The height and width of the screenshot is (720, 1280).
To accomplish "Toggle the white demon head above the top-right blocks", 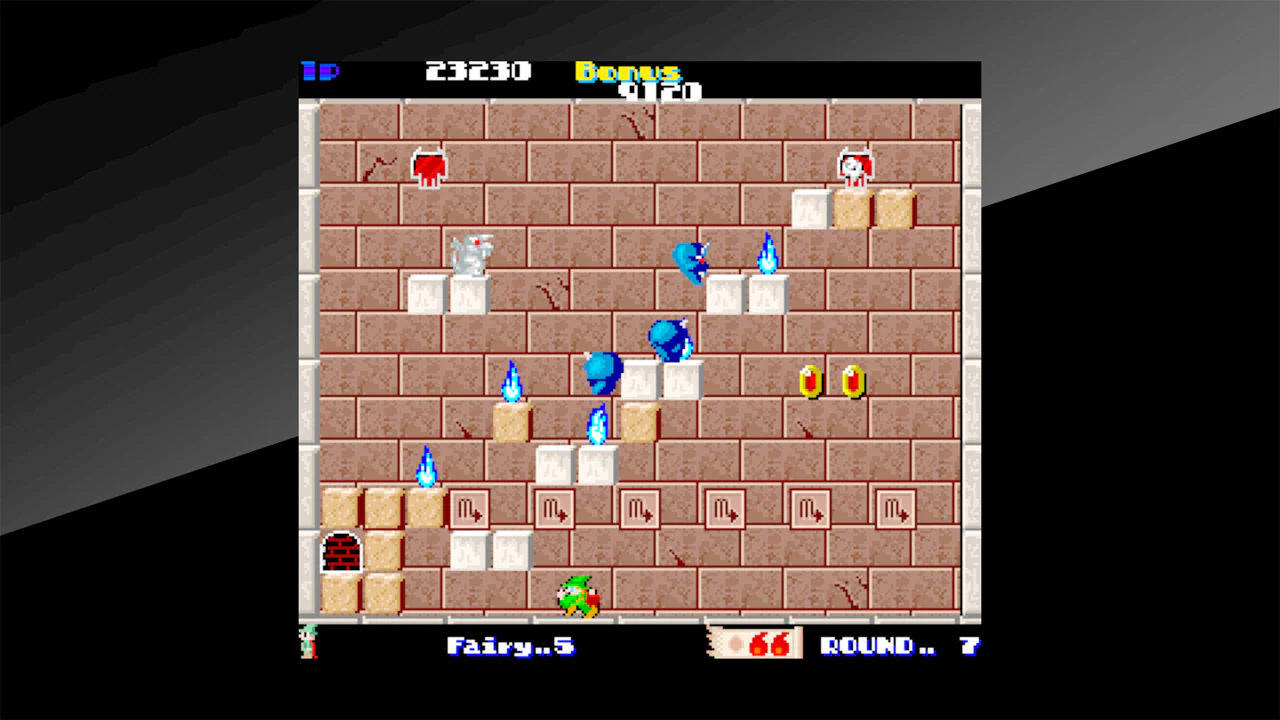I will tap(855, 167).
